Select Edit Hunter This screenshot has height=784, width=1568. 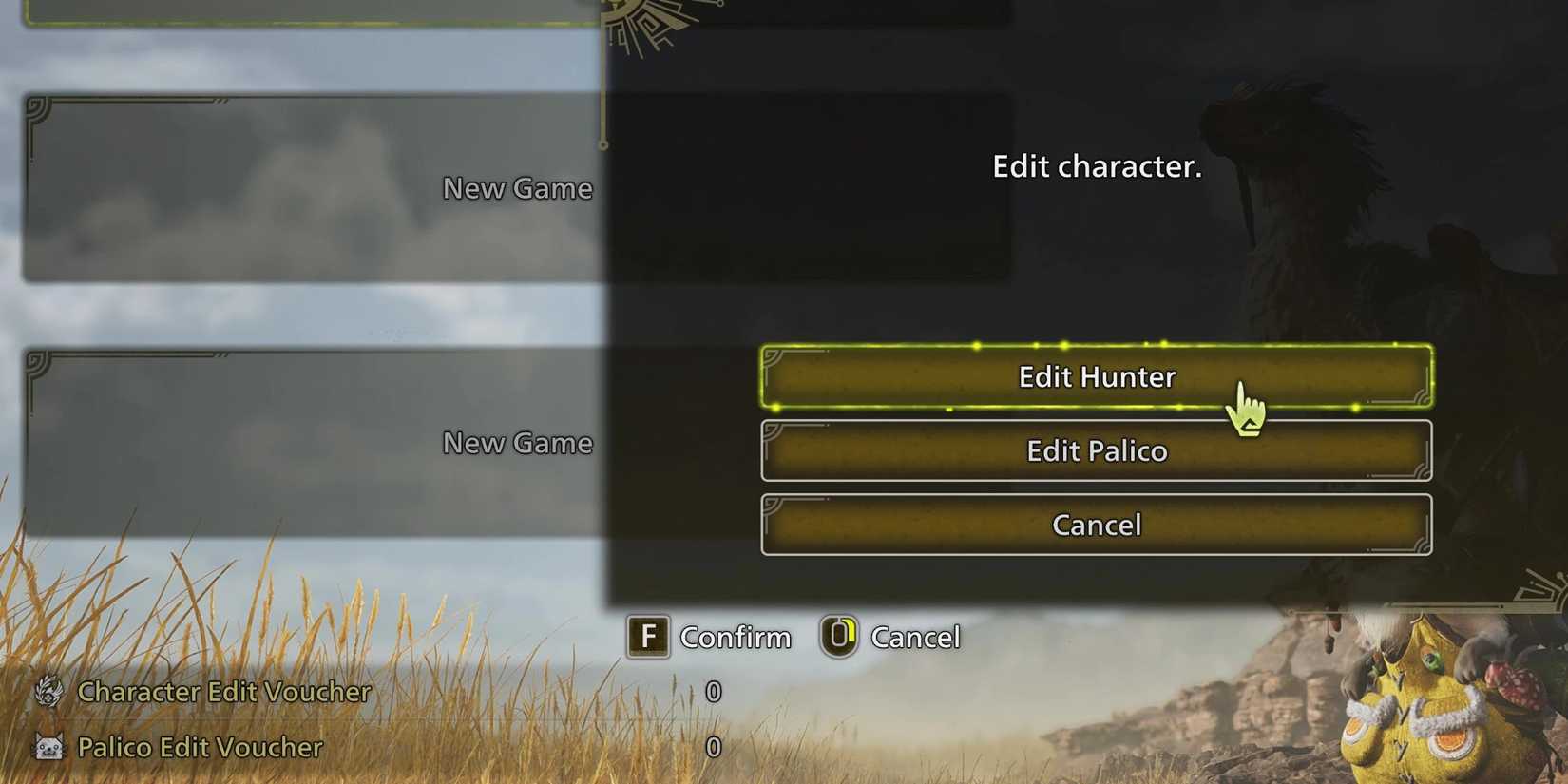(1098, 377)
